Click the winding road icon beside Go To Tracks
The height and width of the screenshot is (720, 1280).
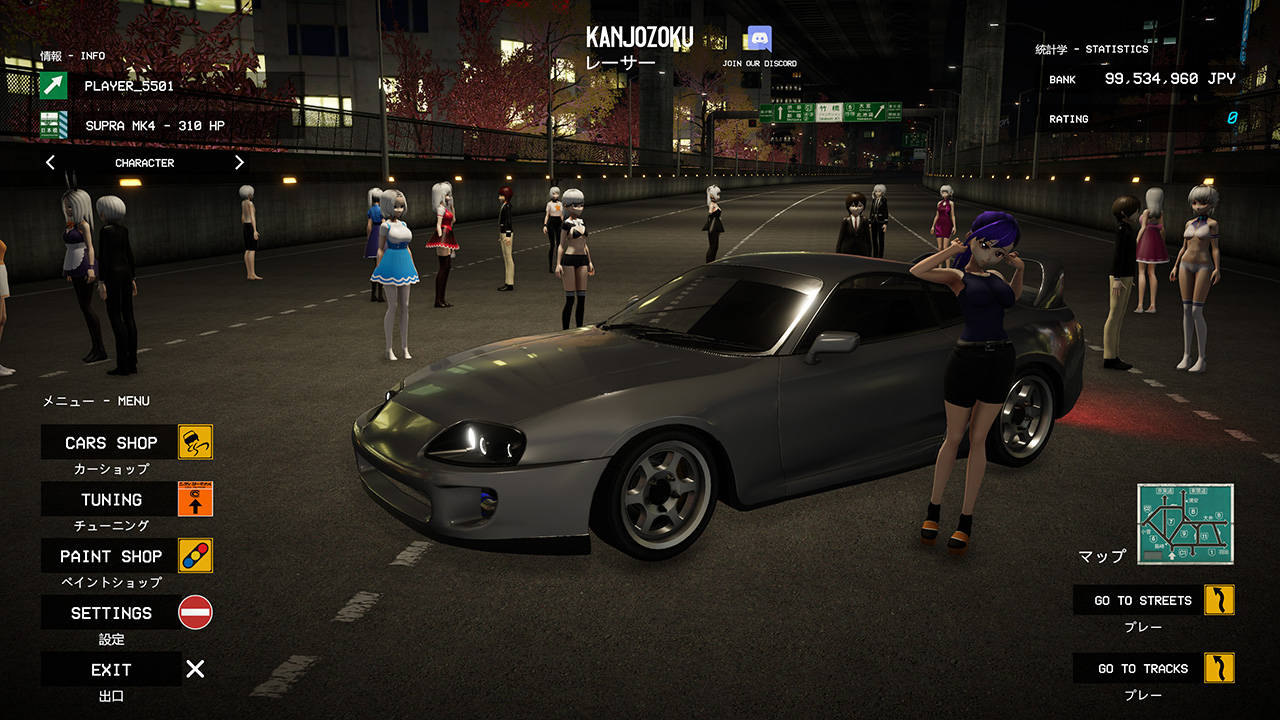click(1222, 668)
